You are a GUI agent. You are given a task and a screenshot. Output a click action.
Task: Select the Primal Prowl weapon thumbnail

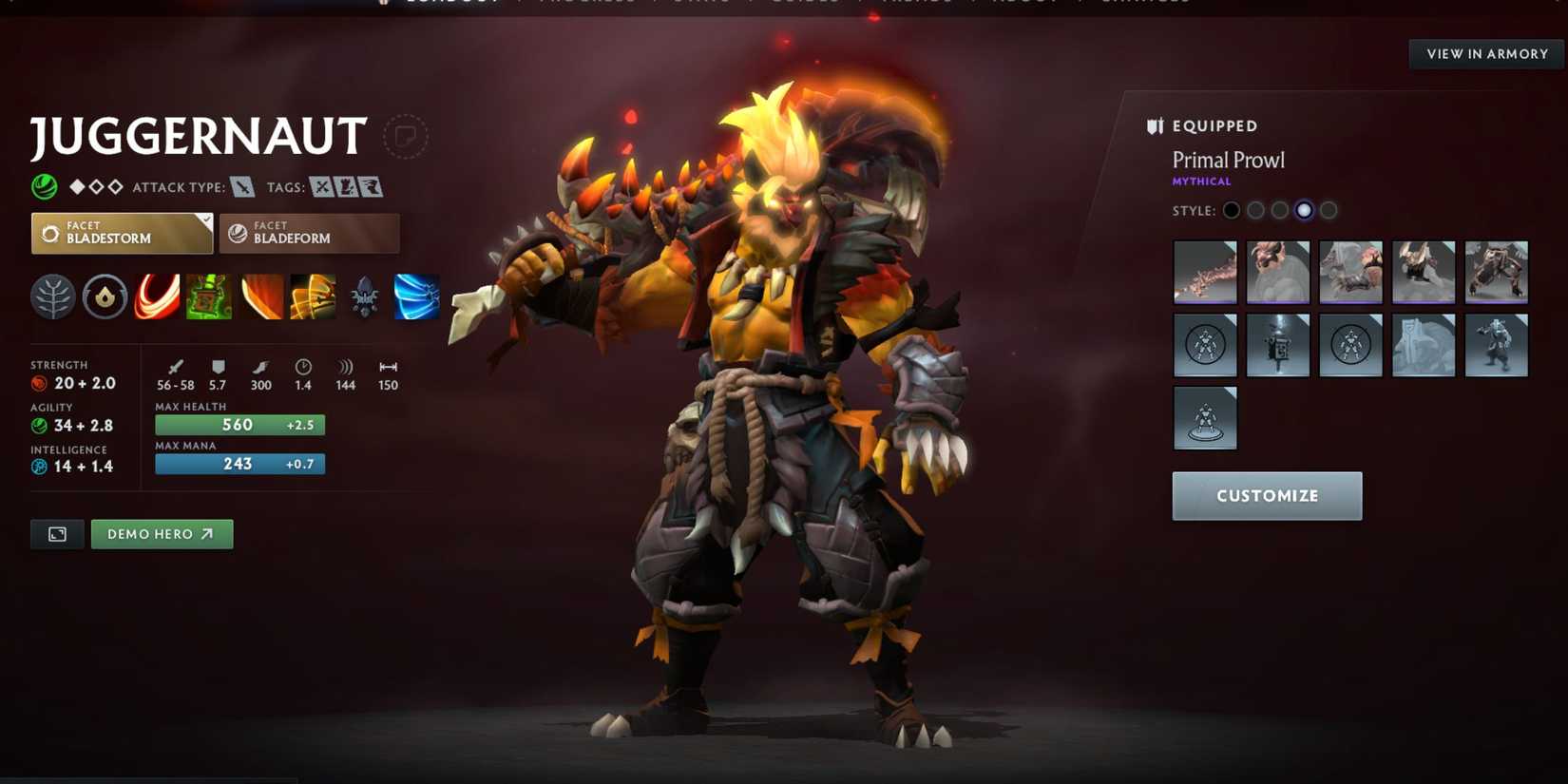coord(1205,273)
